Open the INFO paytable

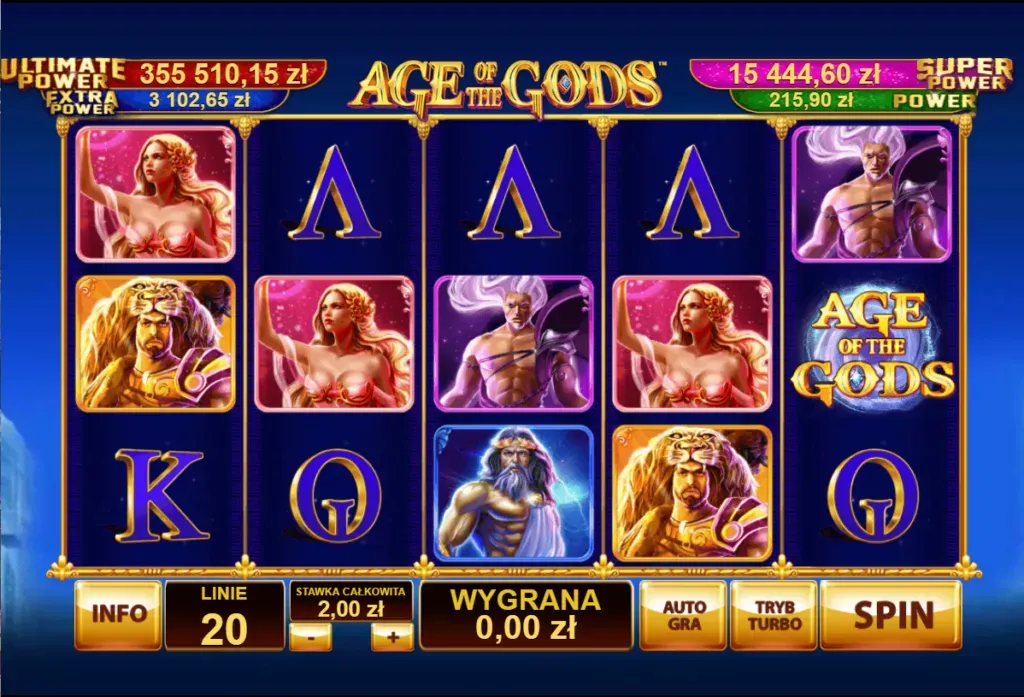(x=118, y=614)
